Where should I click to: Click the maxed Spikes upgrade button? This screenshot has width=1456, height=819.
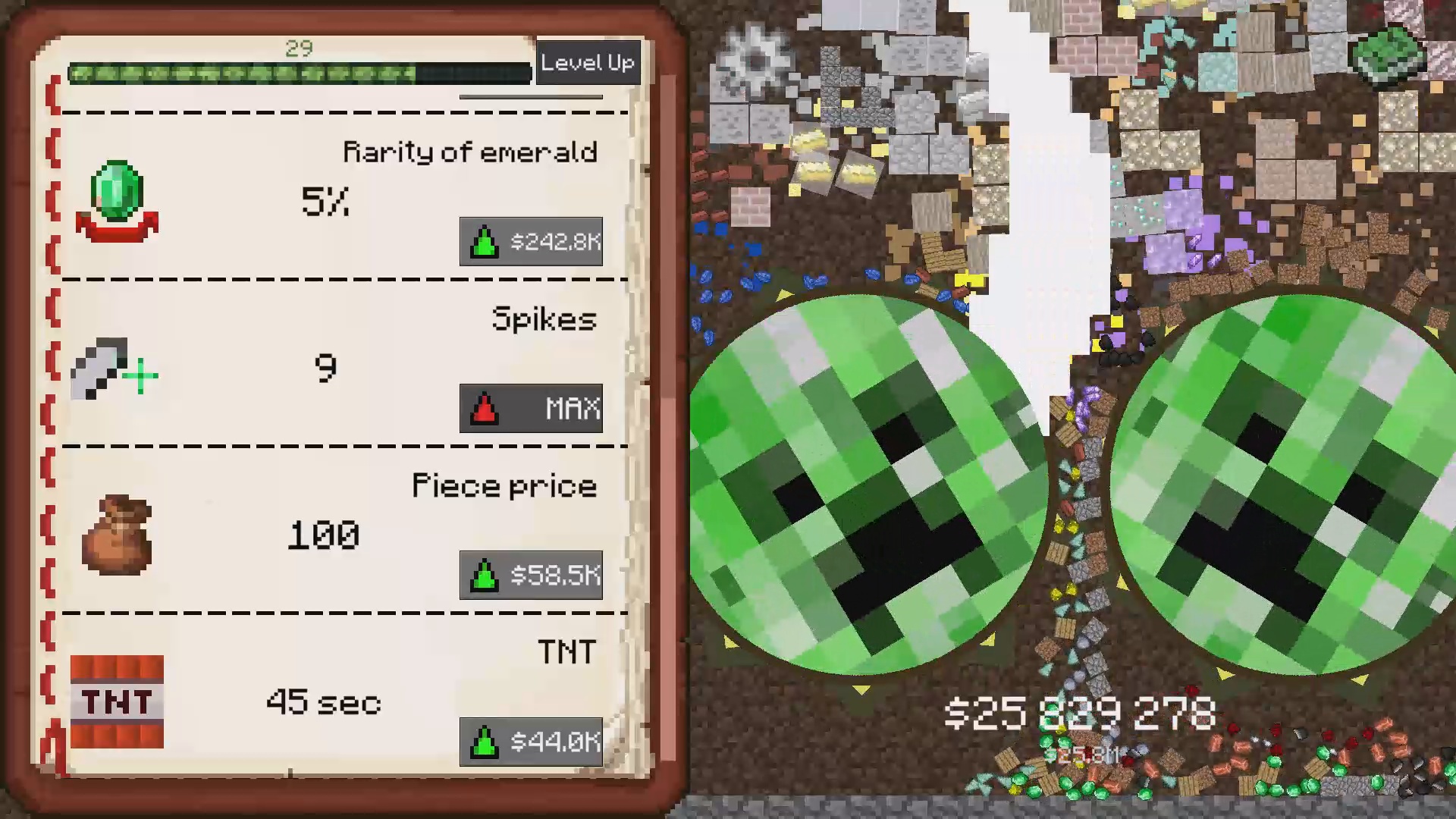pos(531,409)
